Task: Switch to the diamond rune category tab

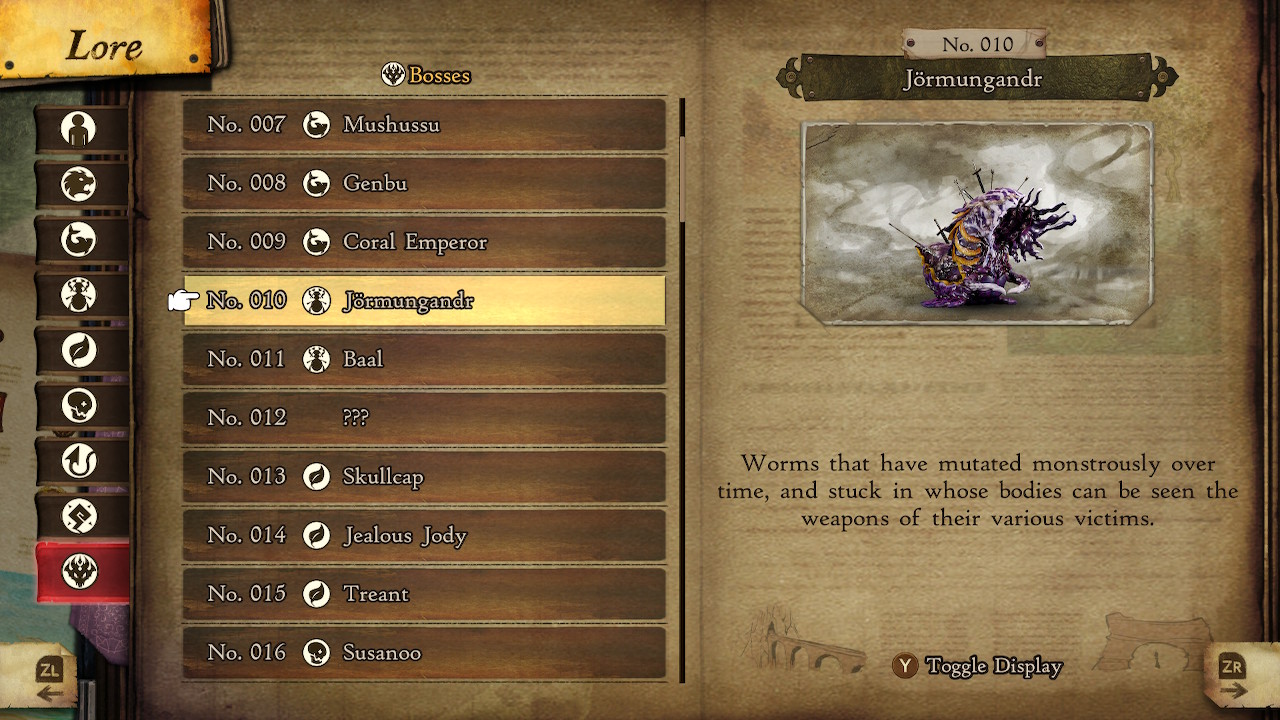Action: [x=80, y=516]
